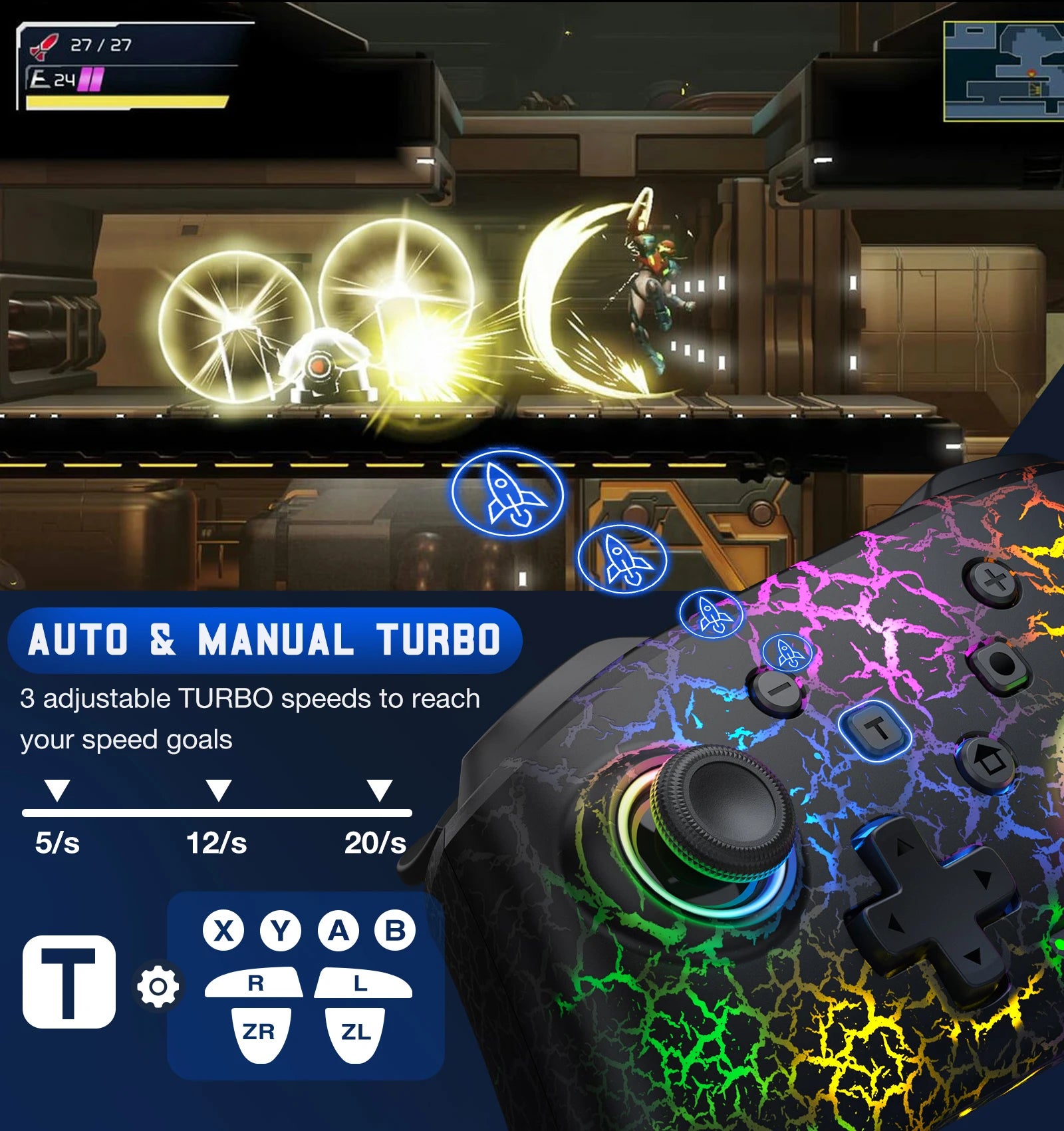The height and width of the screenshot is (1131, 1064).
Task: Choose the 20/s turbo speed marker
Action: [x=379, y=791]
